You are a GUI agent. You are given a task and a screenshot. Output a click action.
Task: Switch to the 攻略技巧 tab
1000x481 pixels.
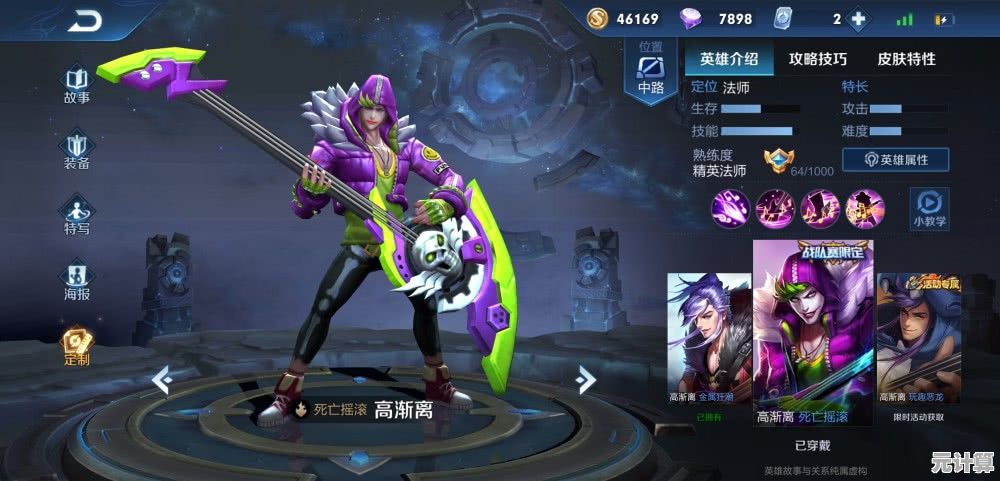click(x=817, y=59)
